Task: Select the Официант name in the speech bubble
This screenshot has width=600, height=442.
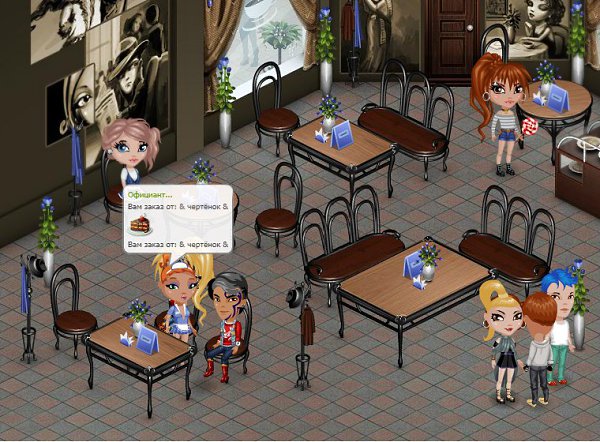Action: [x=149, y=195]
